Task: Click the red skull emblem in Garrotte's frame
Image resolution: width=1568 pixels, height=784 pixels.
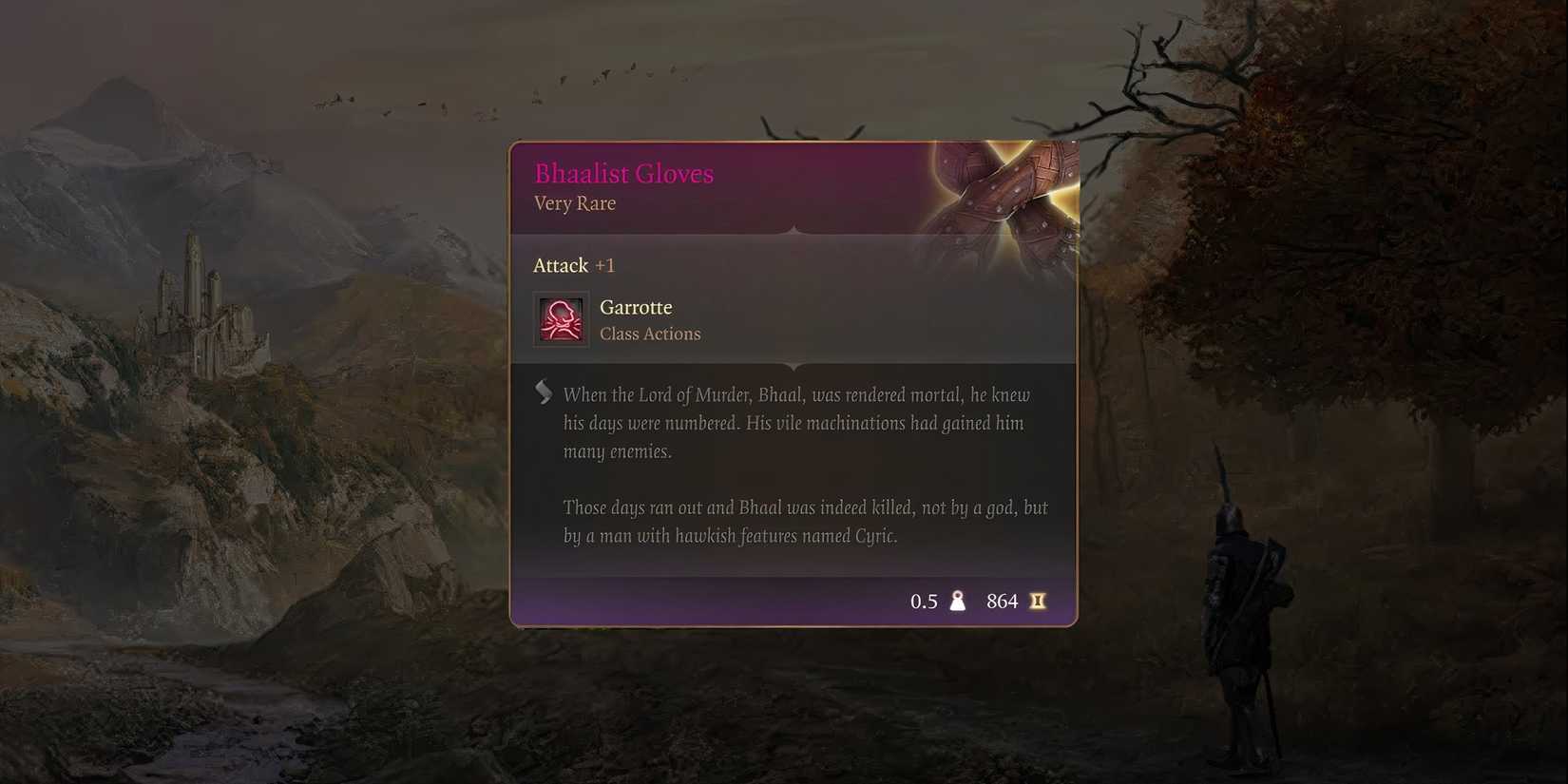Action: tap(561, 319)
